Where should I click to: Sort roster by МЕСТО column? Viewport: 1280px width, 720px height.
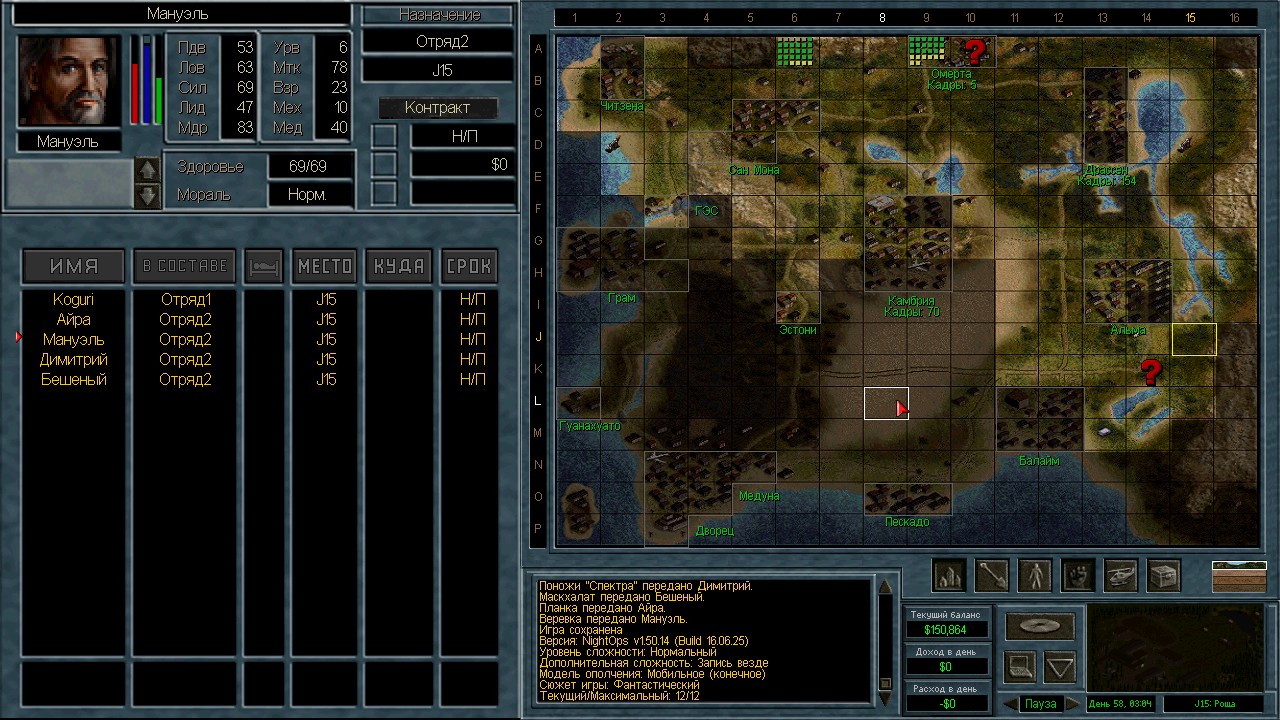coord(325,266)
